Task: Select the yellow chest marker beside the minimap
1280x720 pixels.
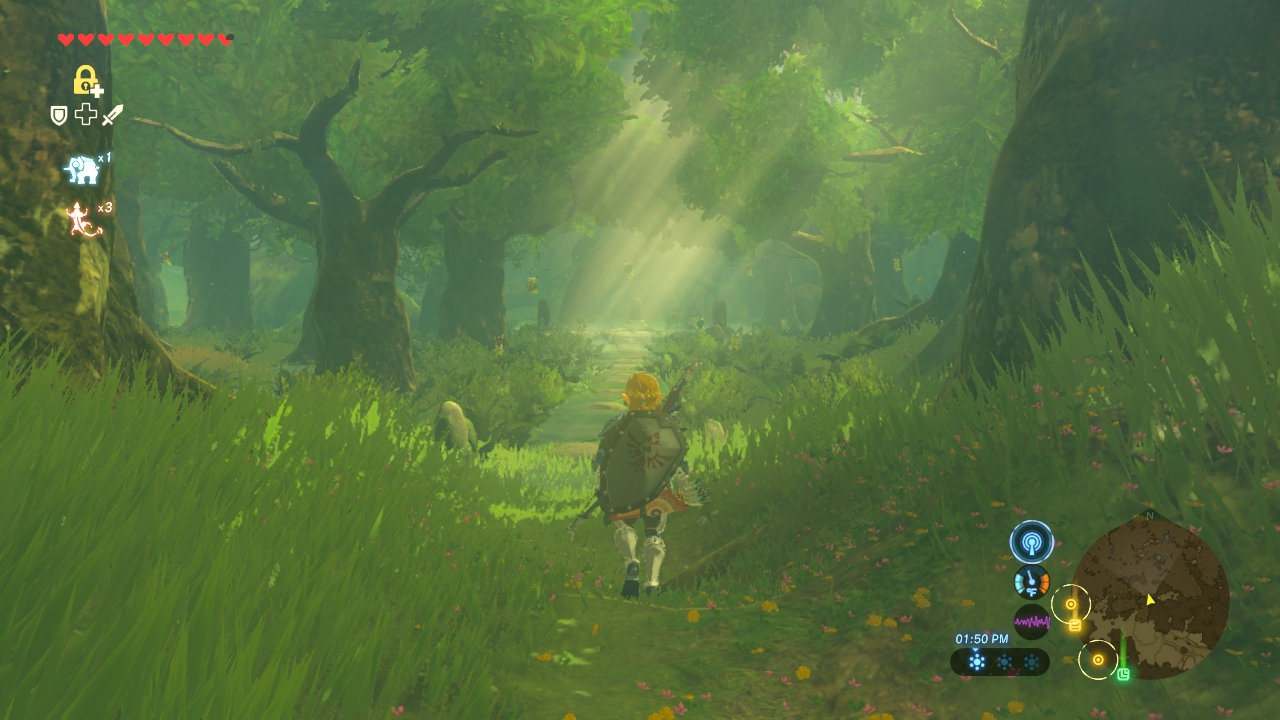Action: point(1075,626)
